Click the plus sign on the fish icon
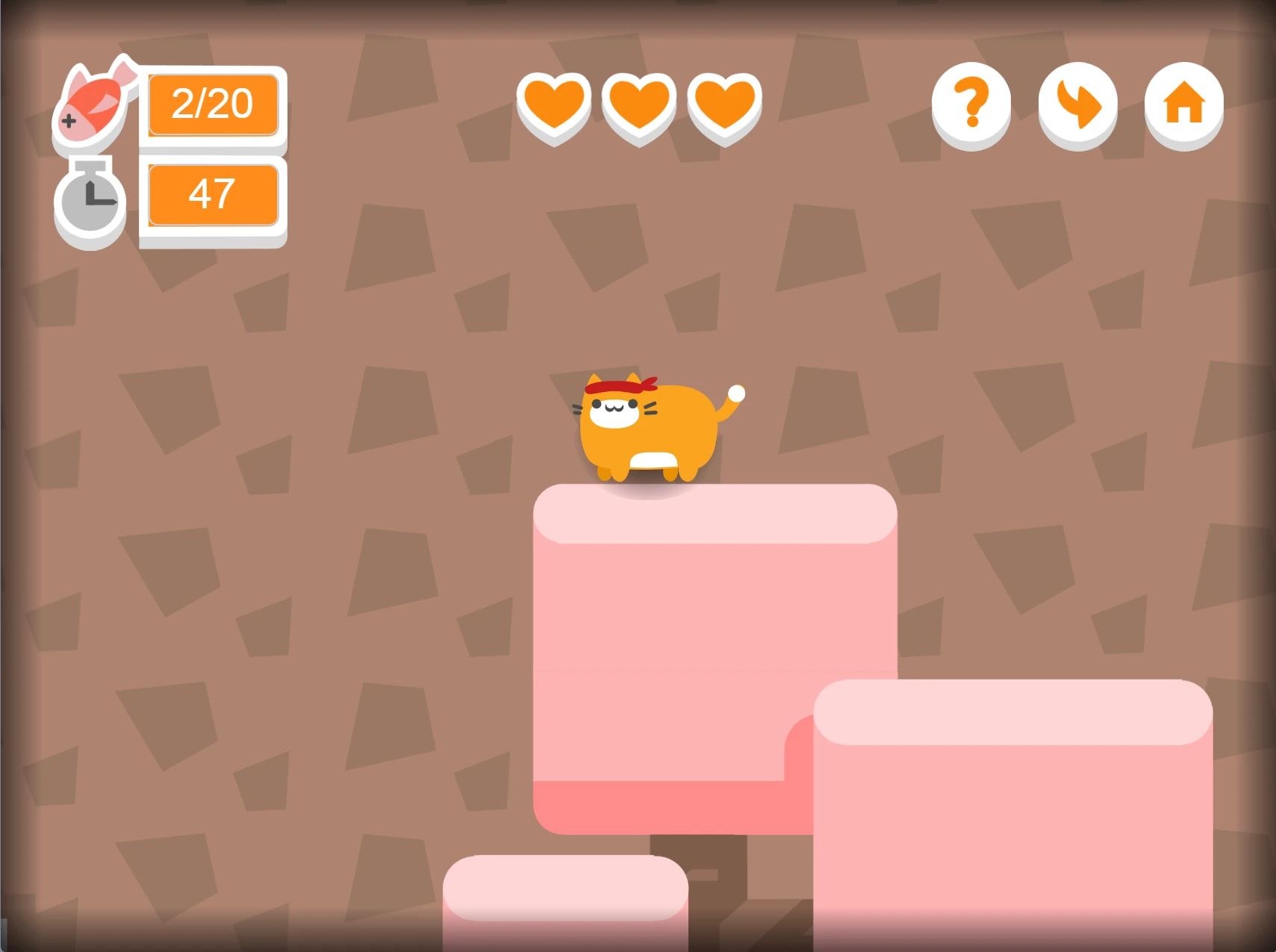Viewport: 1276px width, 952px height. 69,119
